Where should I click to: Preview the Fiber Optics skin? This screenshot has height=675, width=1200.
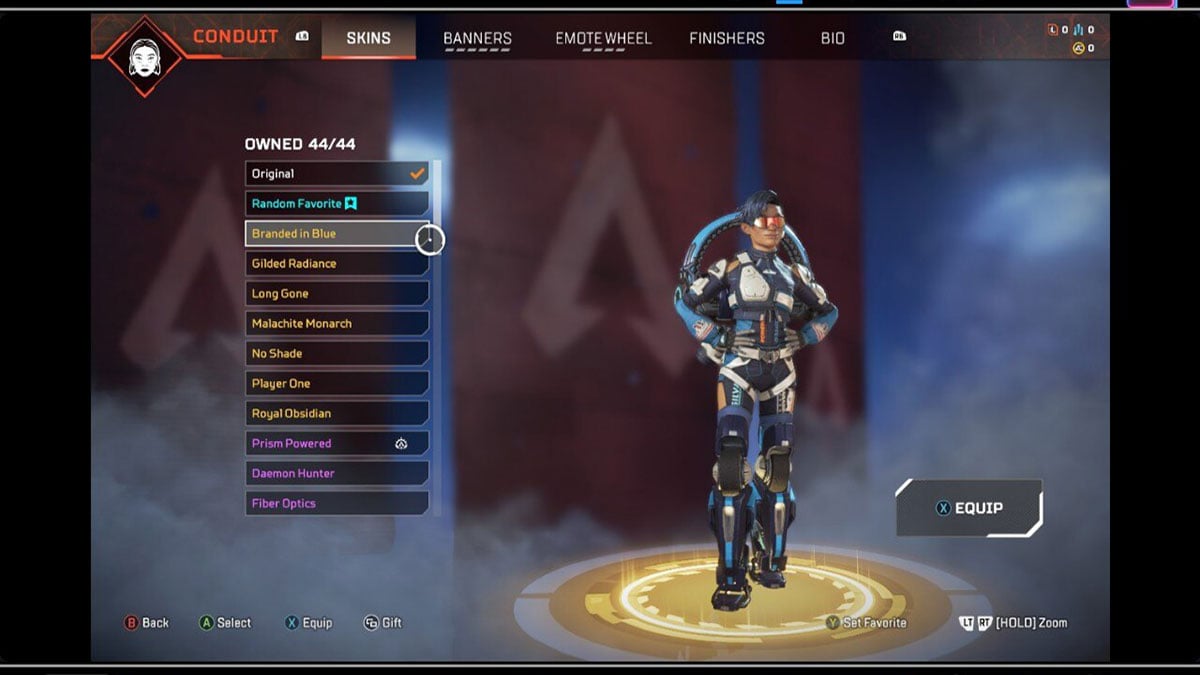337,504
